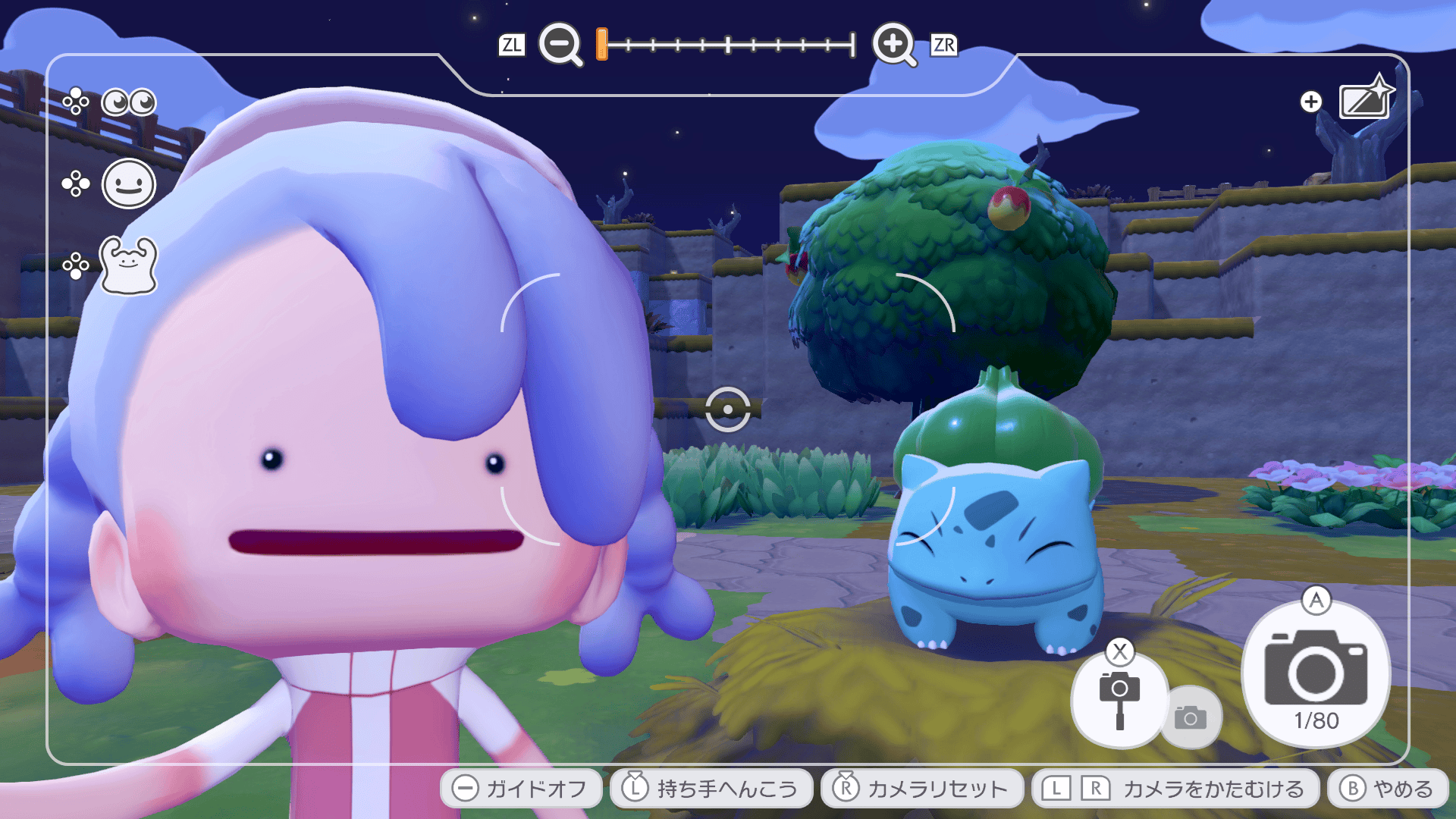The image size is (1456, 819).
Task: Click the カメラをかたむける tilt button
Action: point(1175,789)
